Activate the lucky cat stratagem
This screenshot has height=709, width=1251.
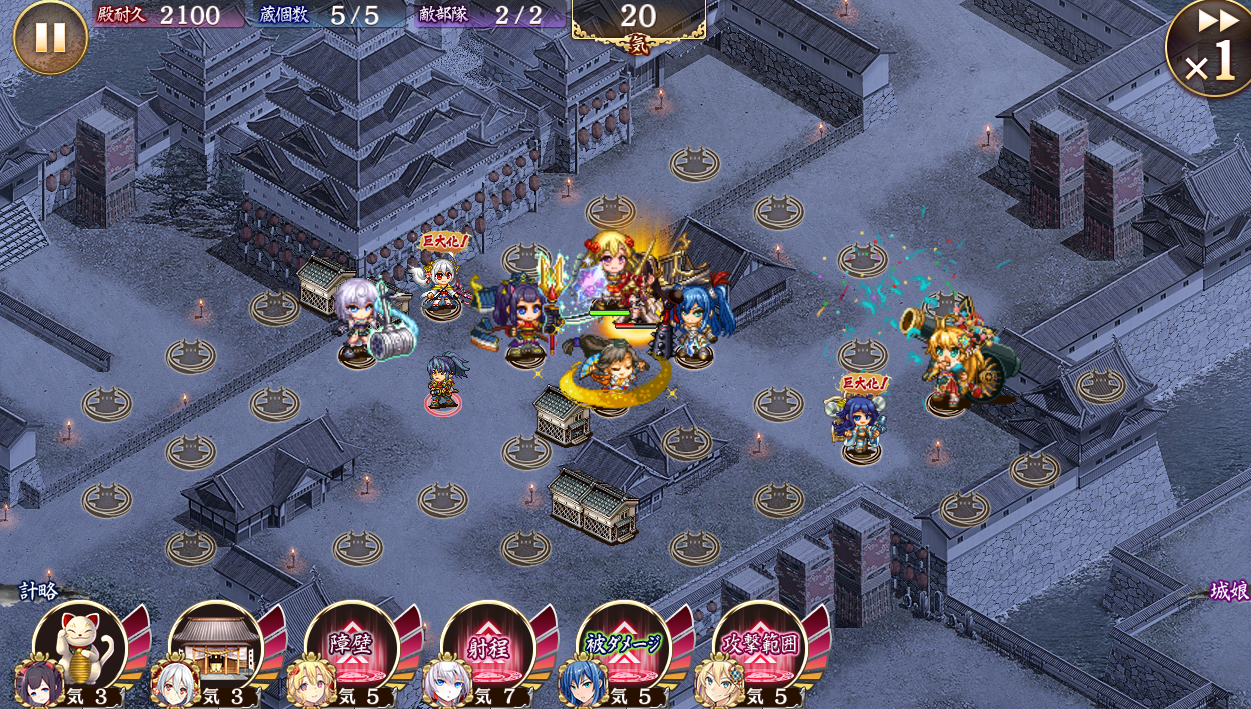[x=80, y=646]
